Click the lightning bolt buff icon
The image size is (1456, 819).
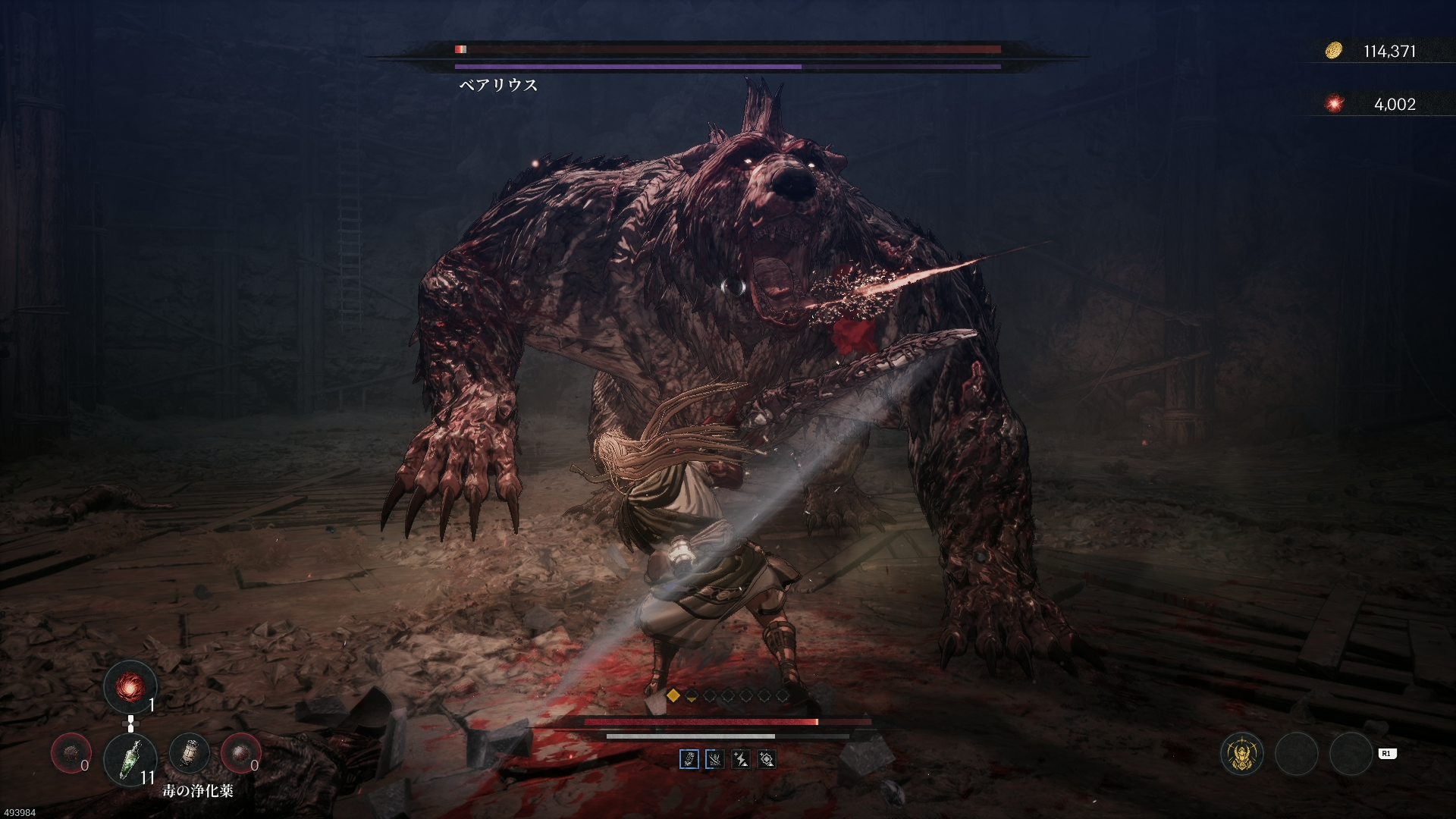pos(740,759)
